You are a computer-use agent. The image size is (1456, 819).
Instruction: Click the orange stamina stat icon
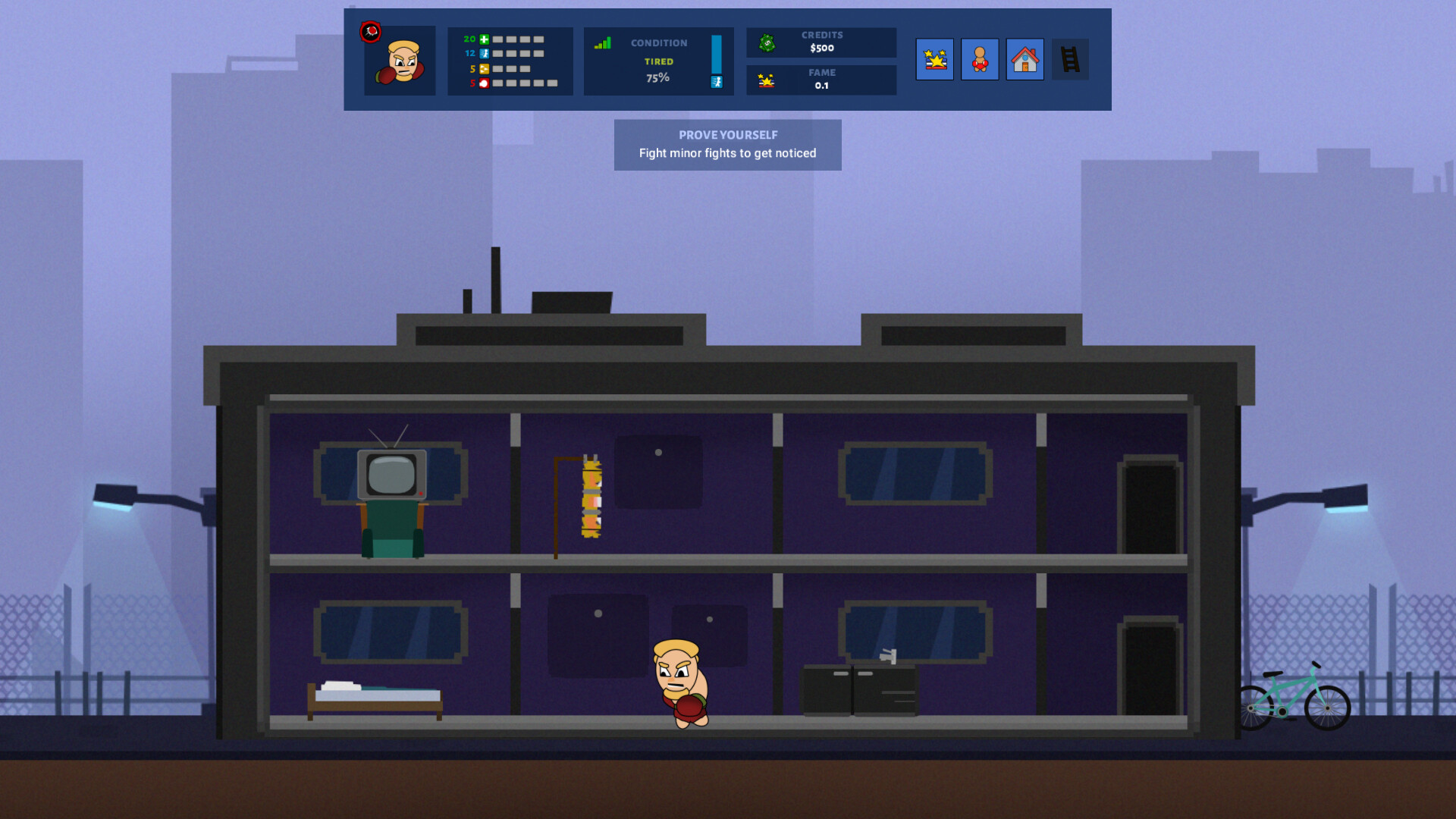click(x=484, y=68)
